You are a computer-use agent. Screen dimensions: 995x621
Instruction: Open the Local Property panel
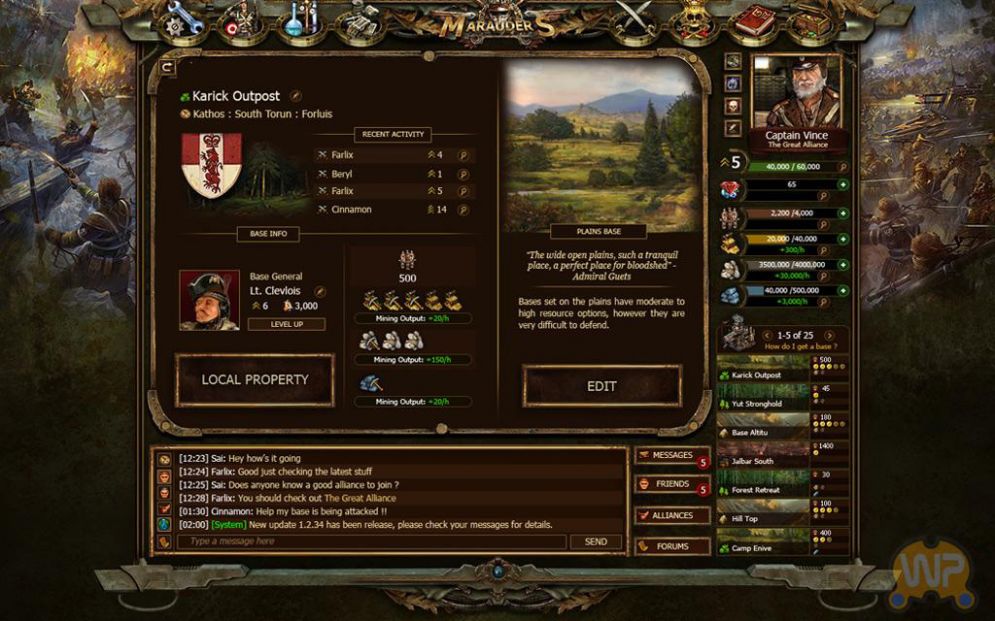tap(254, 380)
